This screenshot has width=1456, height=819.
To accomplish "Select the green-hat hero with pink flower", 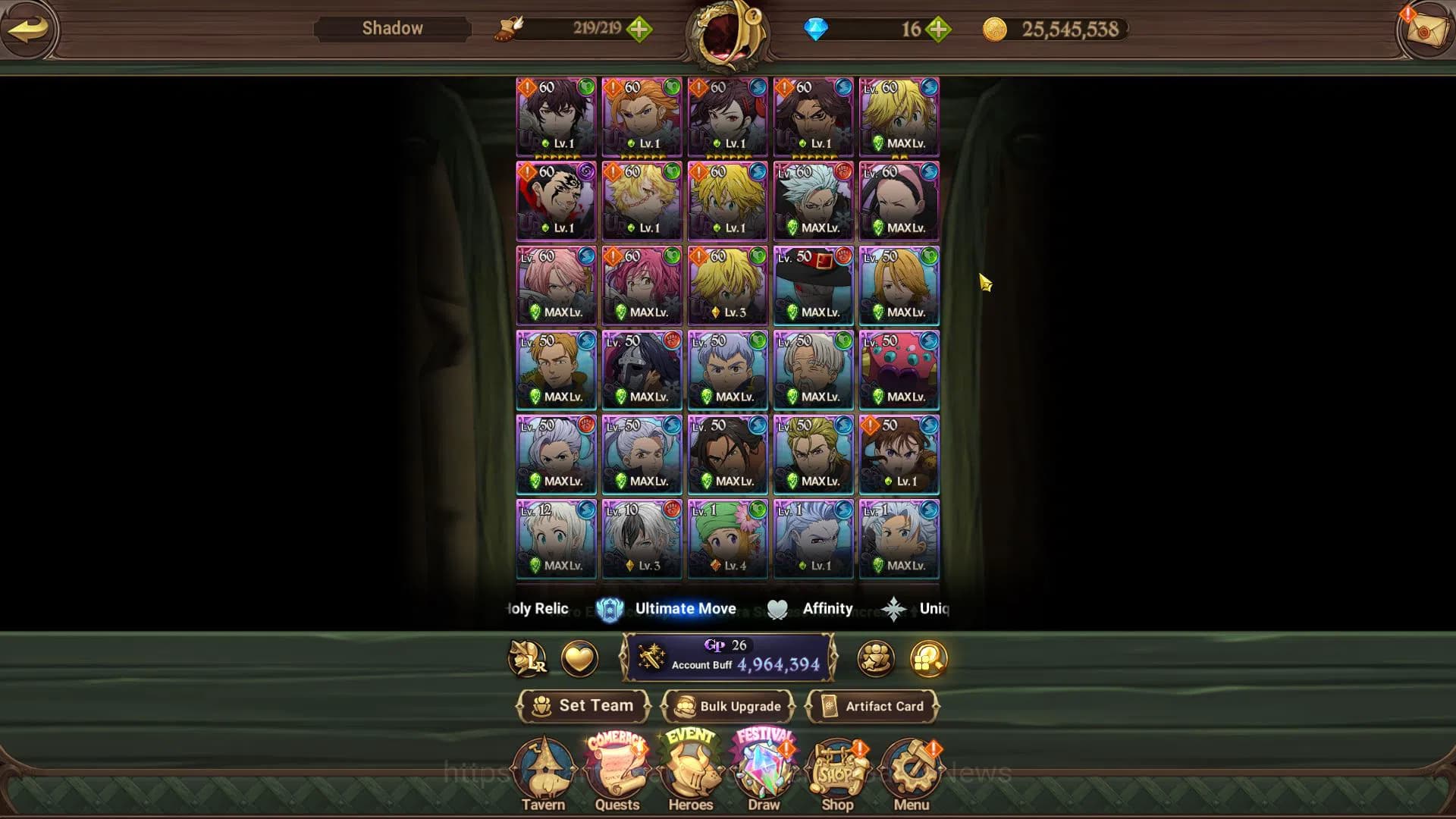I will (727, 538).
